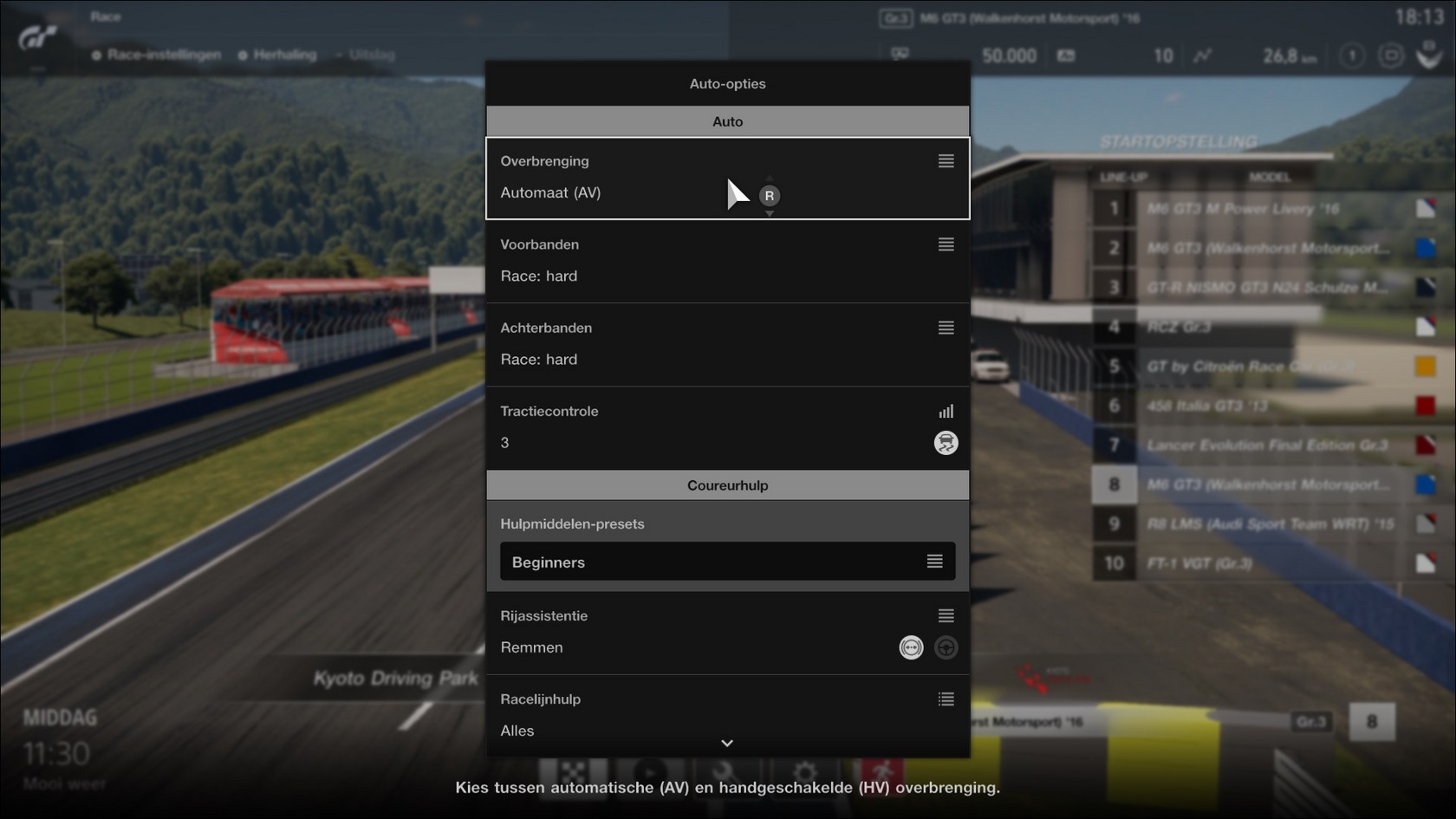This screenshot has width=1456, height=819.
Task: Click the list icon next to Achterbanden
Action: [946, 328]
